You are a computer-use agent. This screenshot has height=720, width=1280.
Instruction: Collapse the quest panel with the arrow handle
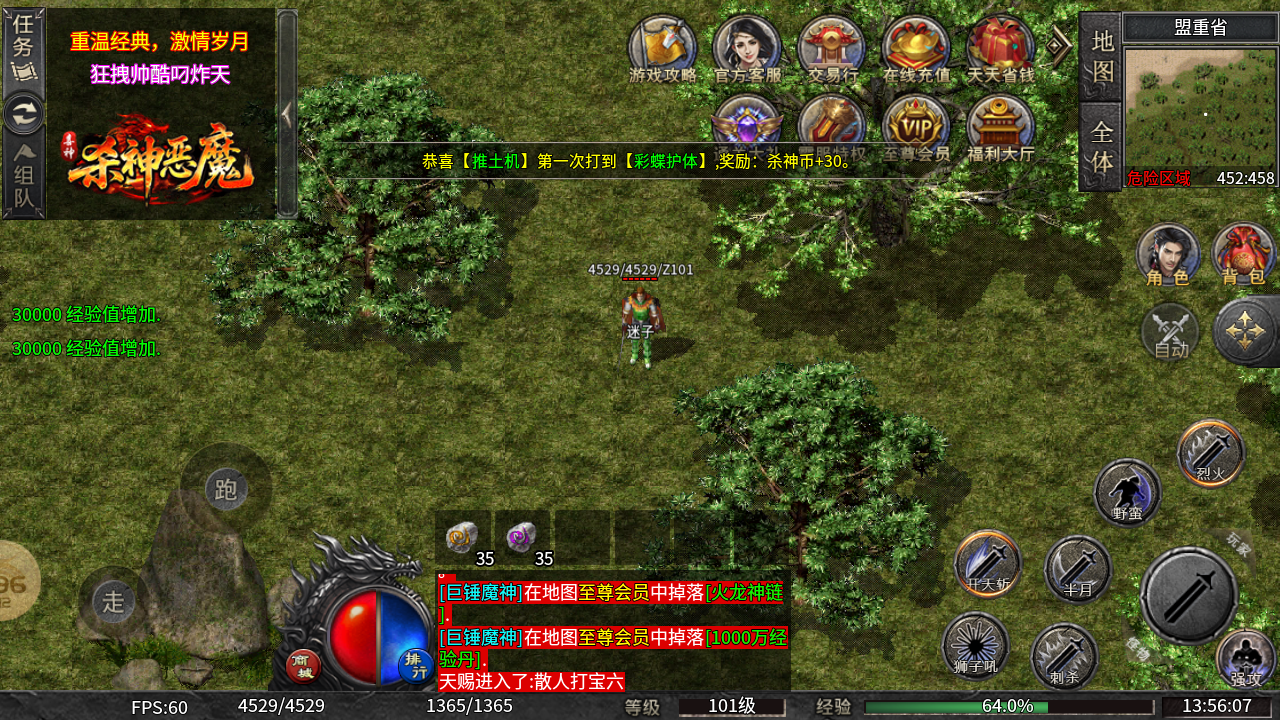coord(287,113)
